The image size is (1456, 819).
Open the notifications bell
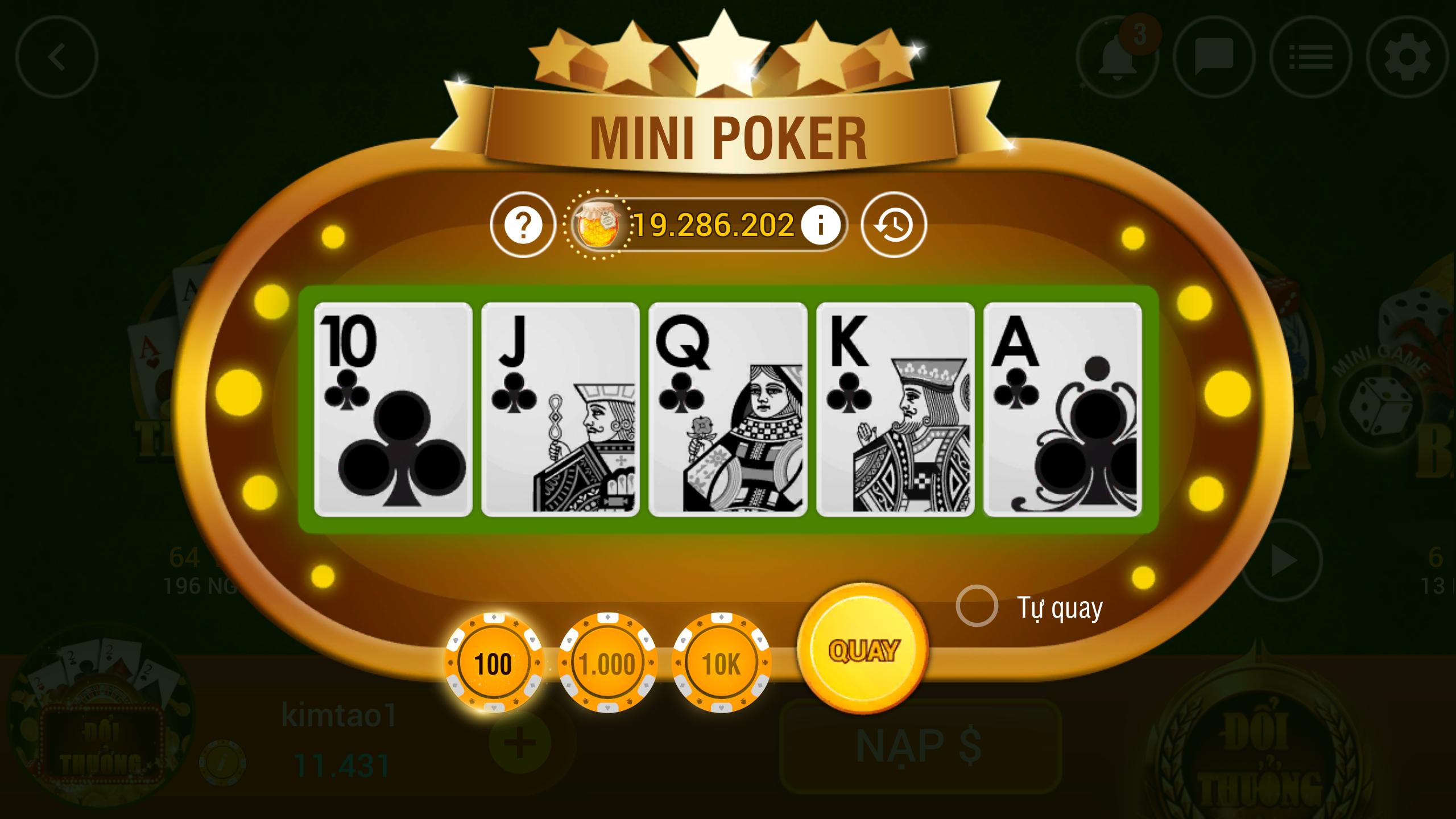pyautogui.click(x=1117, y=57)
